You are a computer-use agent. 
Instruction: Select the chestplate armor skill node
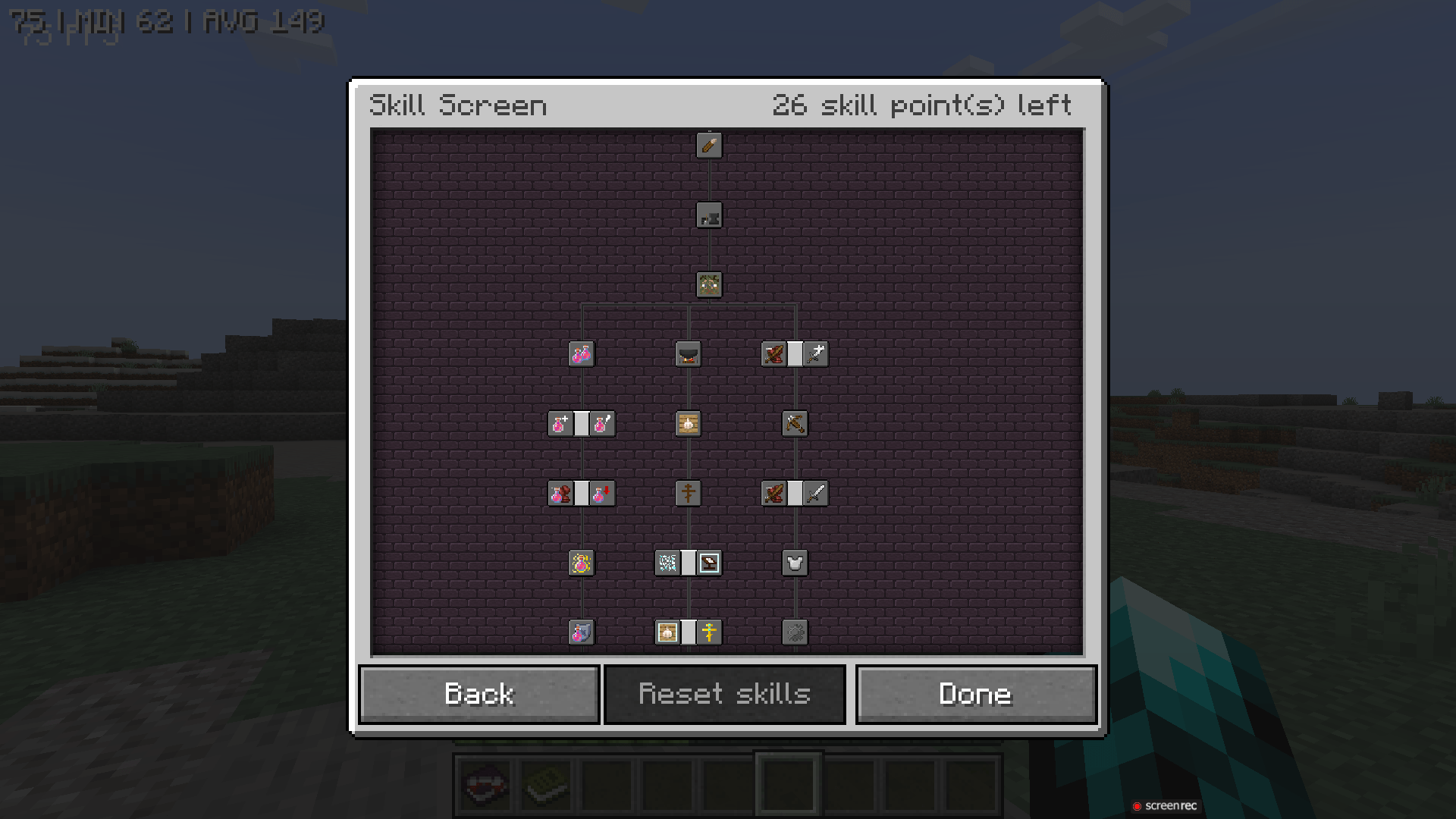tap(794, 563)
